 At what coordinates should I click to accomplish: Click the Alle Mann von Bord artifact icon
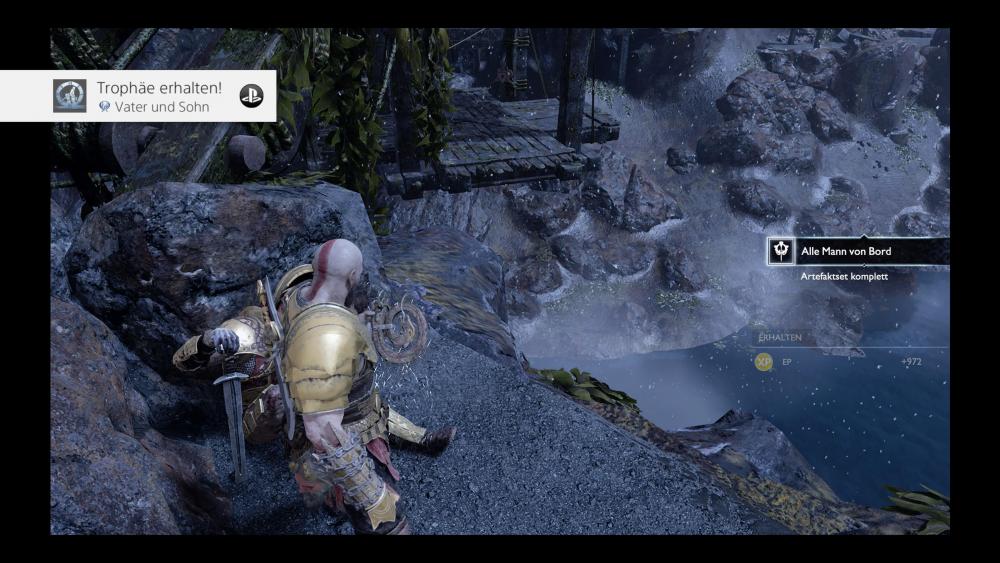point(780,251)
